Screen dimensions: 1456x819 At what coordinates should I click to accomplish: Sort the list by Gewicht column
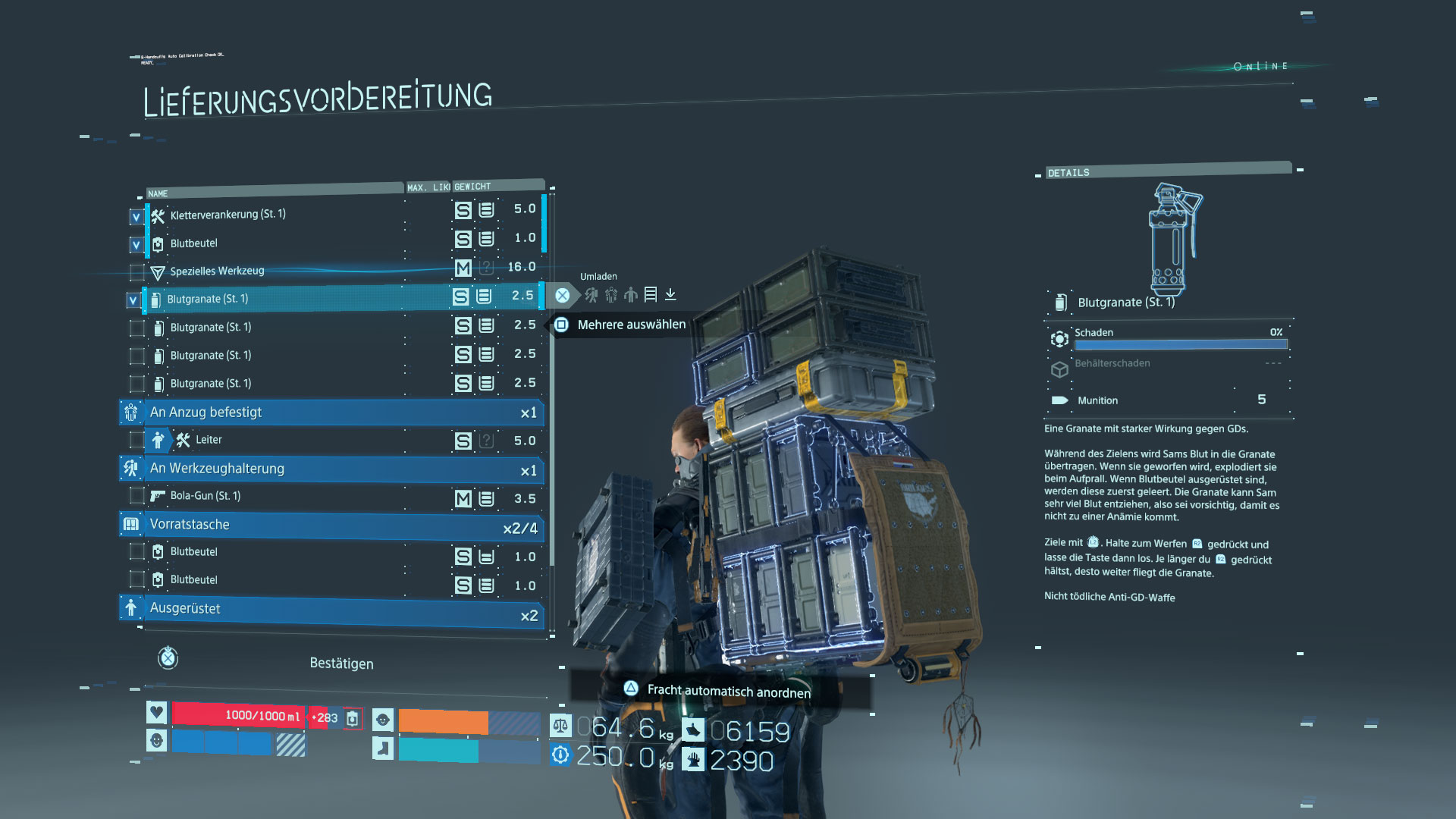pos(473,187)
